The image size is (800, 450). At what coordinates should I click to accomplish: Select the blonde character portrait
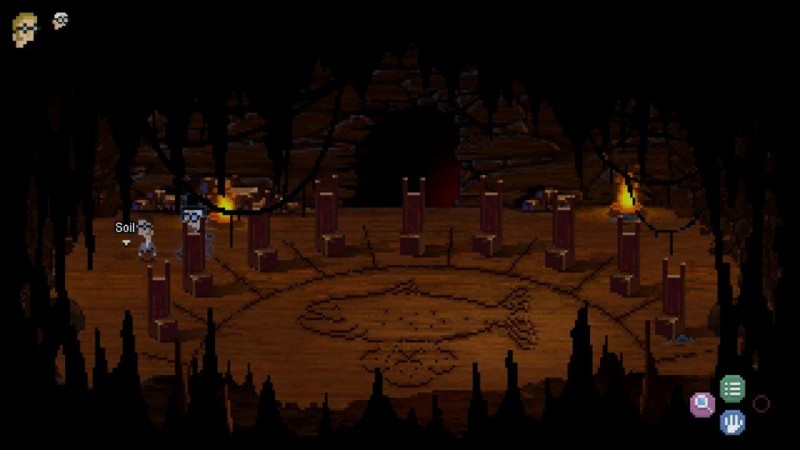pyautogui.click(x=25, y=30)
